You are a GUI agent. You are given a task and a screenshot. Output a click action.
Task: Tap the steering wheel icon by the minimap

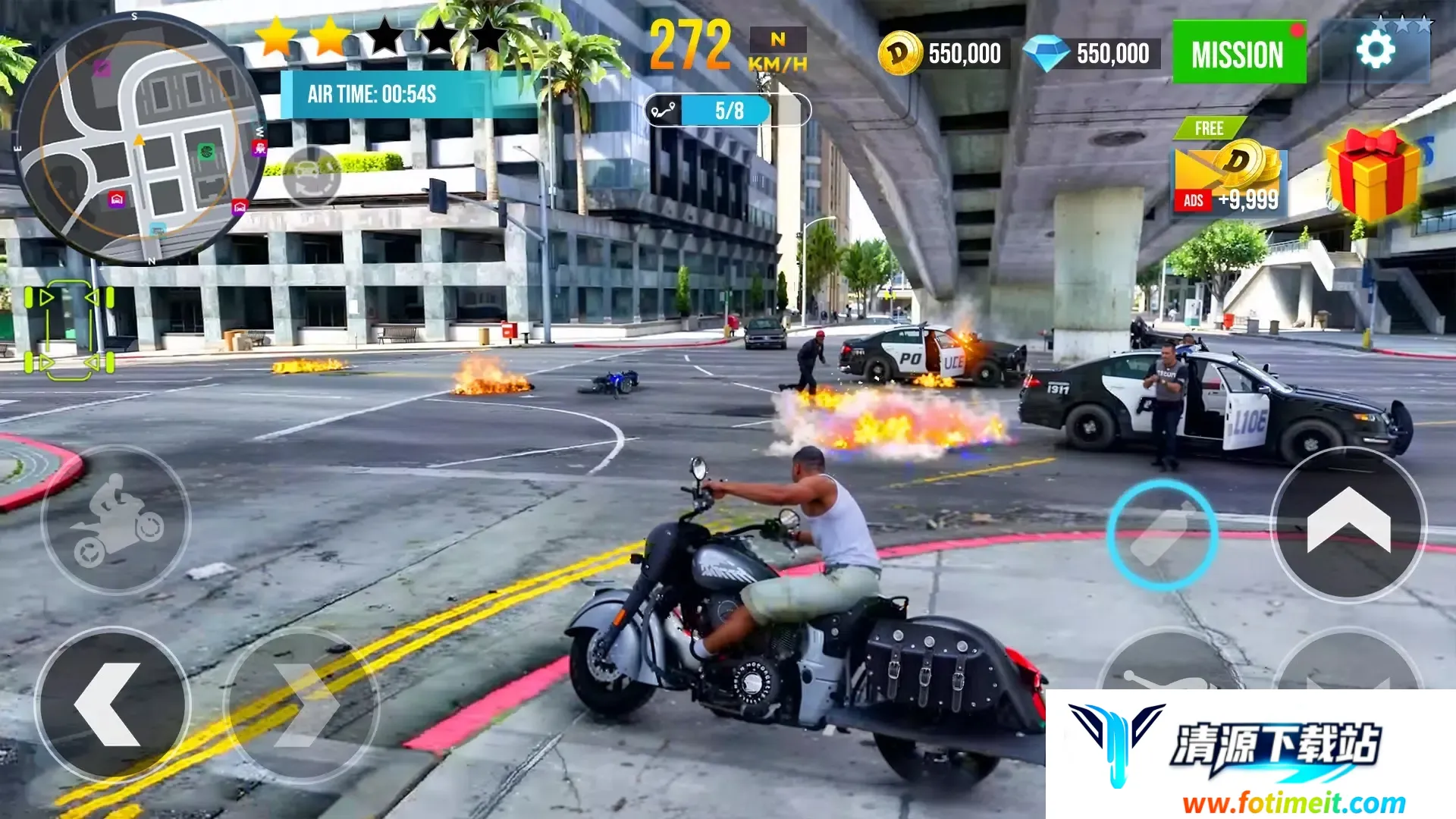[312, 176]
